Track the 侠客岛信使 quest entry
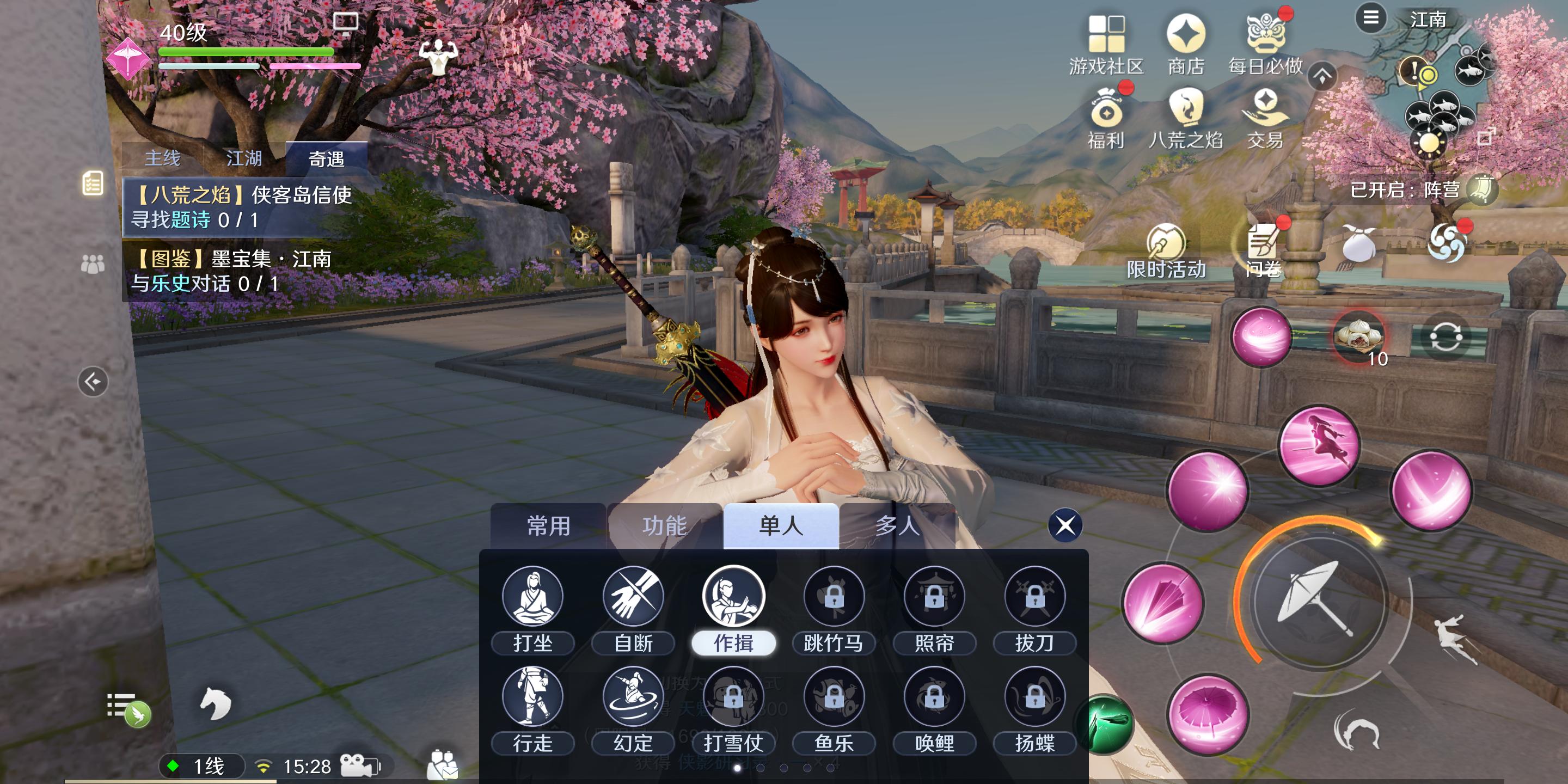1568x784 pixels. (x=243, y=207)
